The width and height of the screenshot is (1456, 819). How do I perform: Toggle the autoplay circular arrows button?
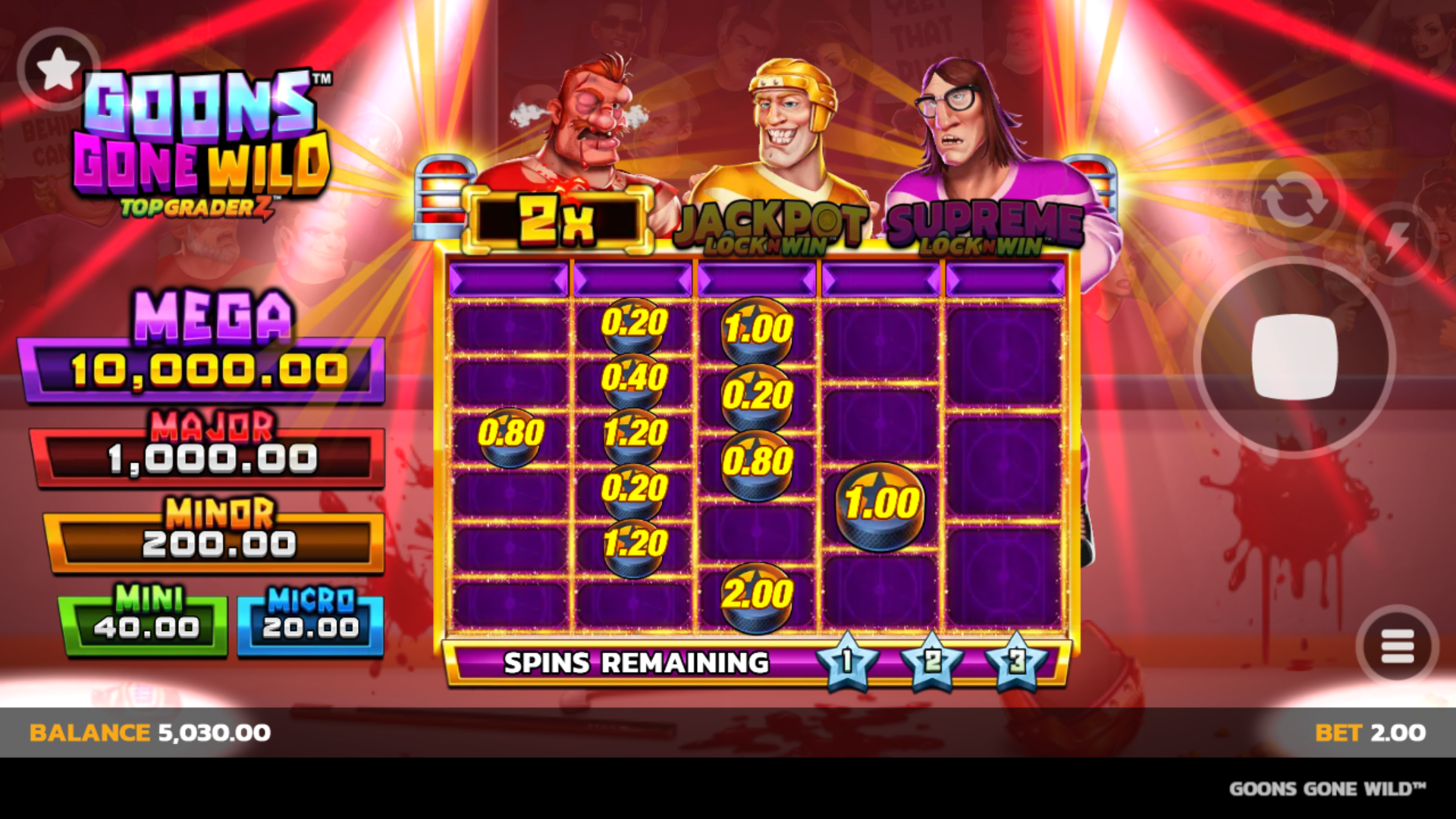pyautogui.click(x=1294, y=201)
